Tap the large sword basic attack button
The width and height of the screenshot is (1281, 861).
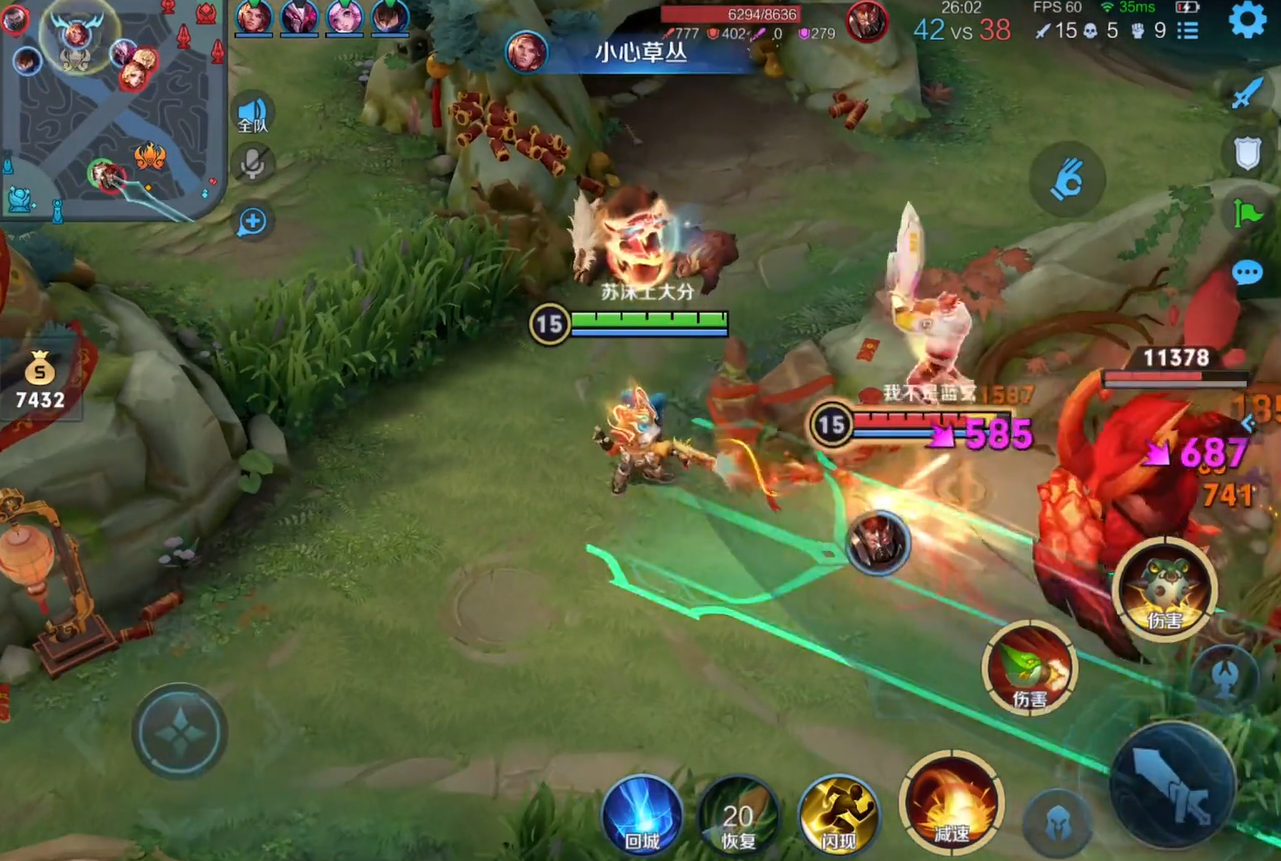coord(1172,784)
